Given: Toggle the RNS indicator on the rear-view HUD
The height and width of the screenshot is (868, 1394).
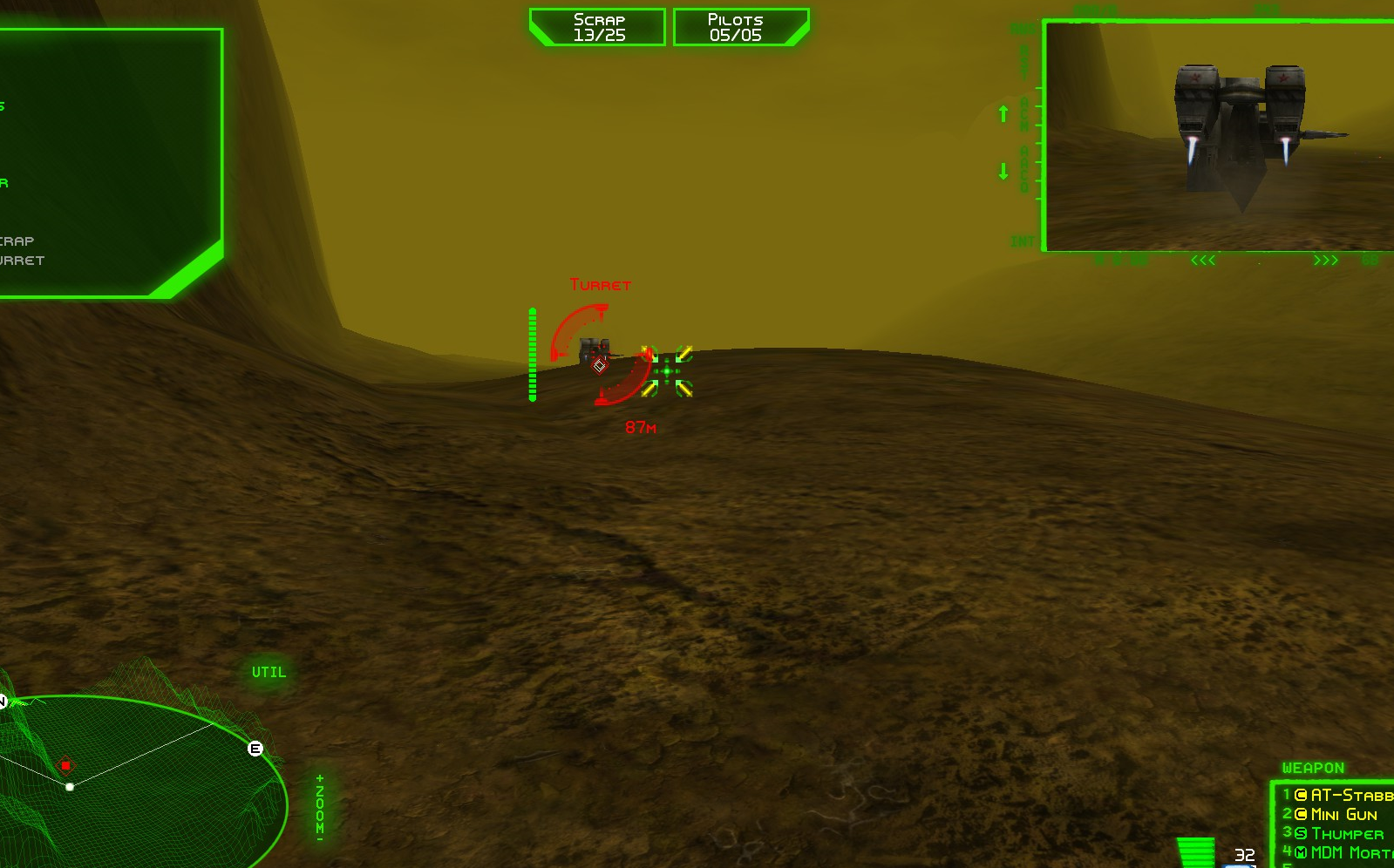Looking at the screenshot, I should pyautogui.click(x=1023, y=27).
